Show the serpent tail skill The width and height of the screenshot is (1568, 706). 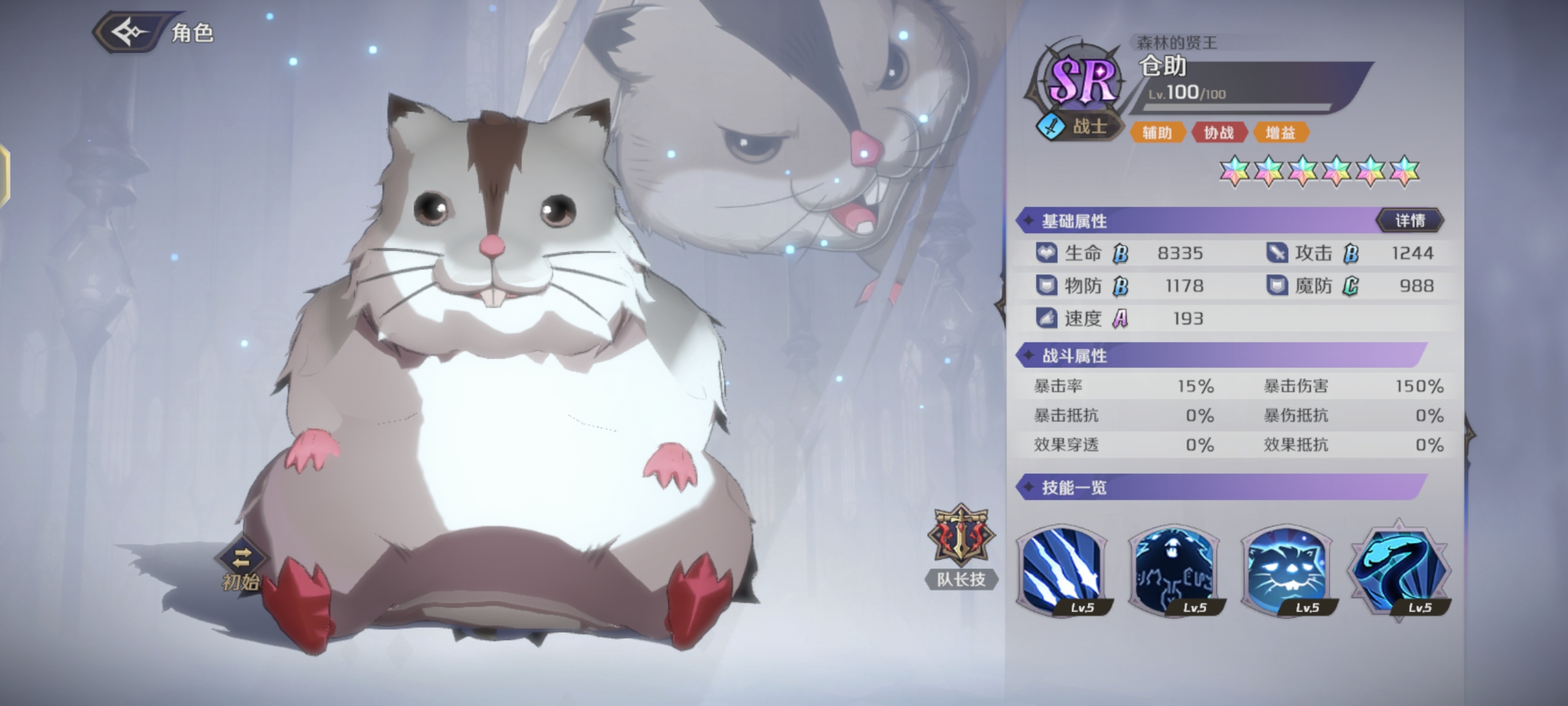[1399, 571]
